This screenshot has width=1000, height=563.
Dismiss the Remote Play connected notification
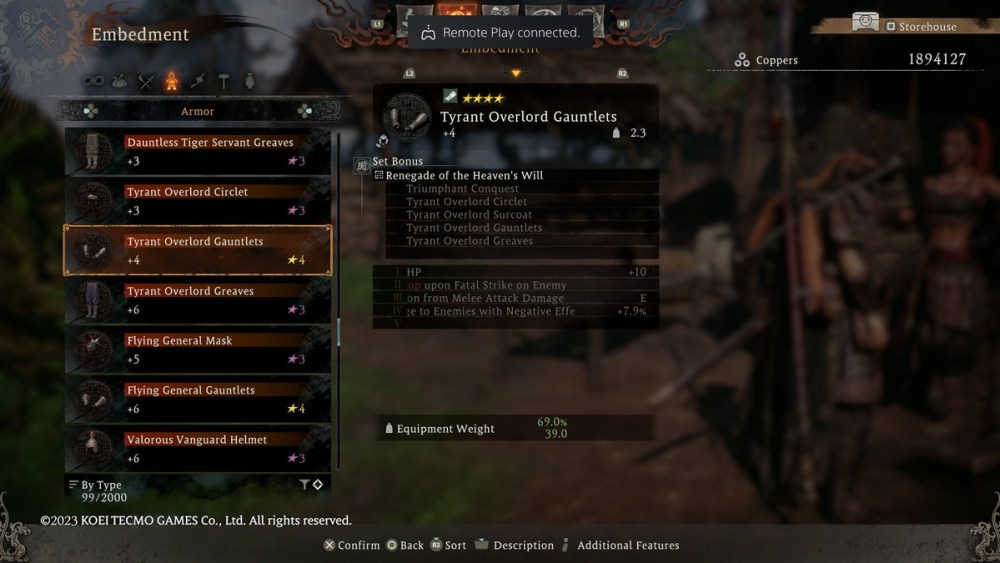500,33
